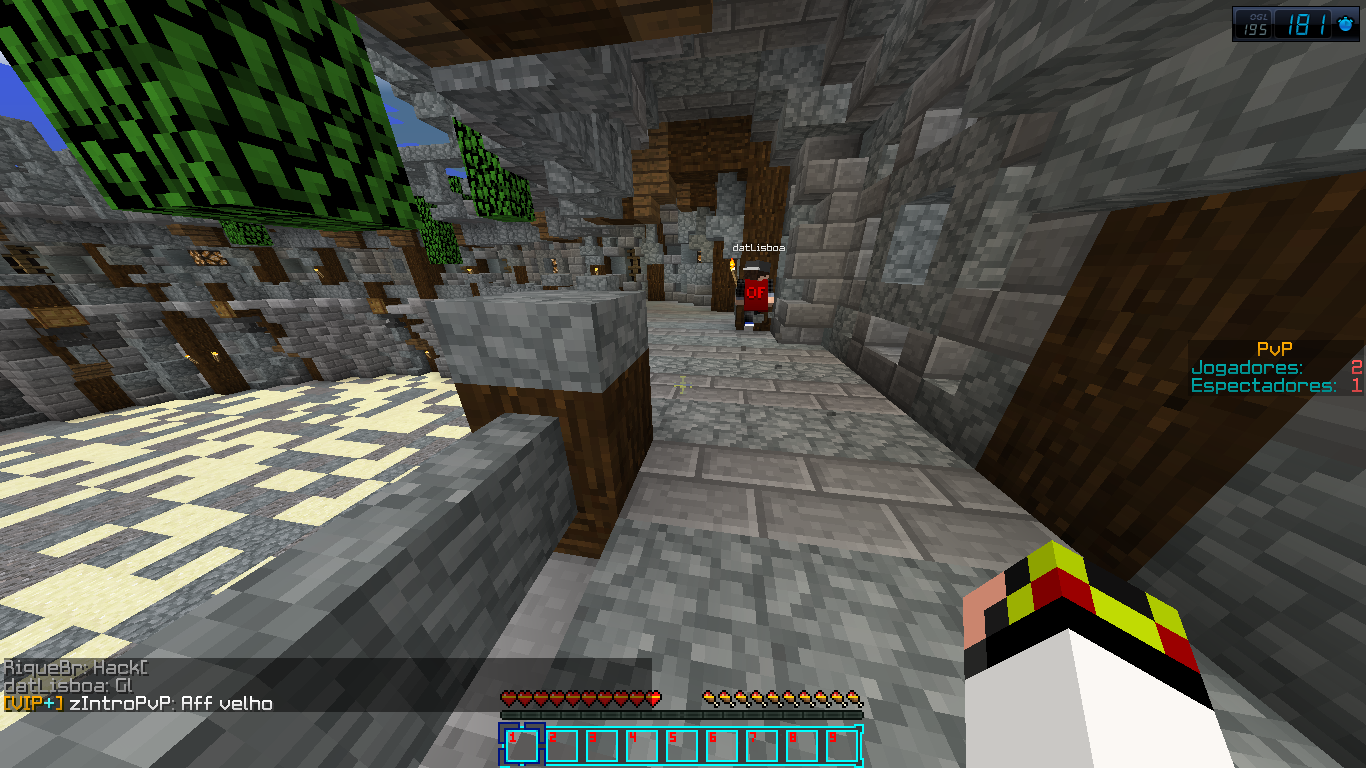Select hotbar slot number 1
Image resolution: width=1366 pixels, height=768 pixels.
point(522,746)
